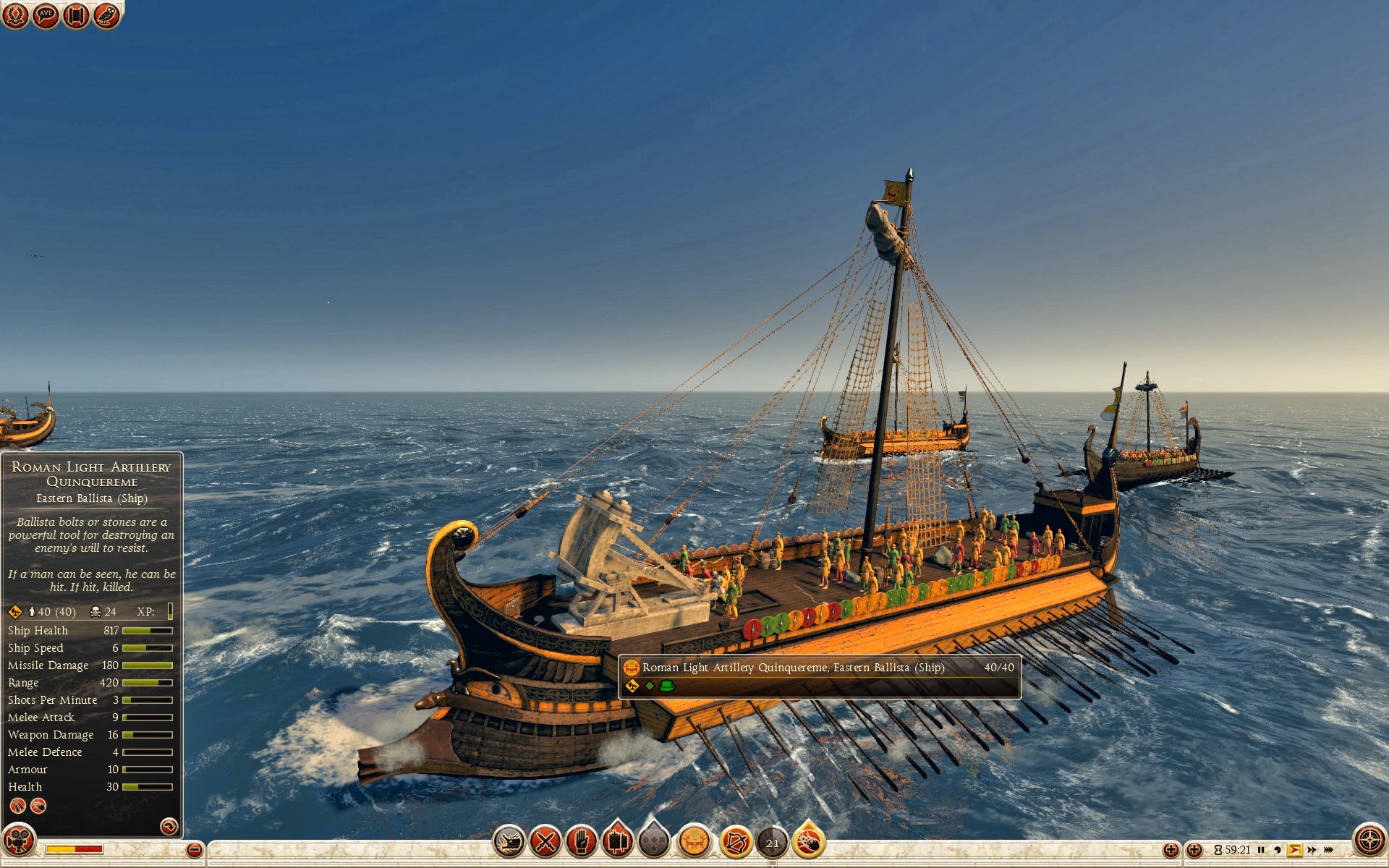Open the AVE chat speech bubble
The width and height of the screenshot is (1389, 868).
point(46,15)
